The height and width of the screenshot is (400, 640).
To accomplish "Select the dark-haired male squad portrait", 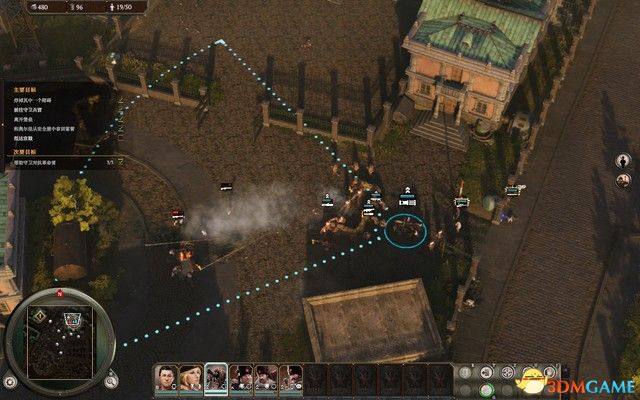I will 166,377.
